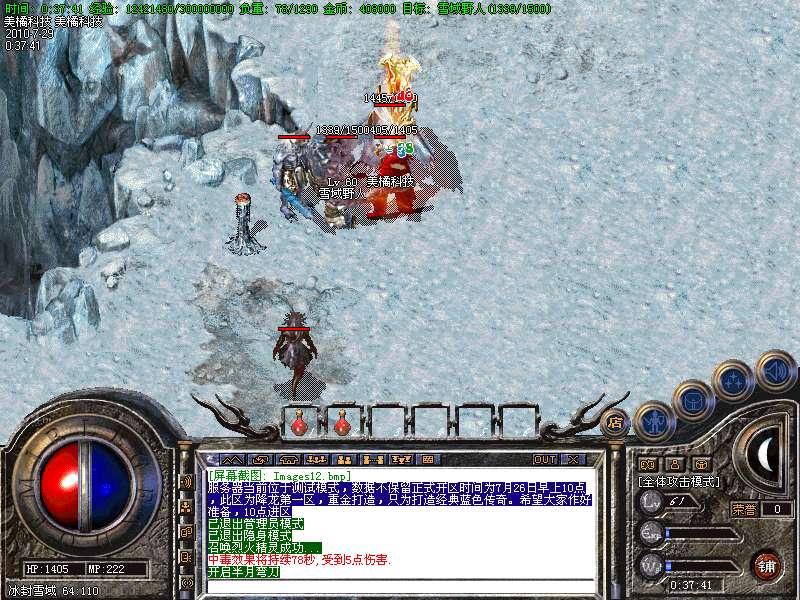This screenshot has height=600, width=800.
Task: Click the two-figures icon on chat toolbar
Action: (338, 459)
